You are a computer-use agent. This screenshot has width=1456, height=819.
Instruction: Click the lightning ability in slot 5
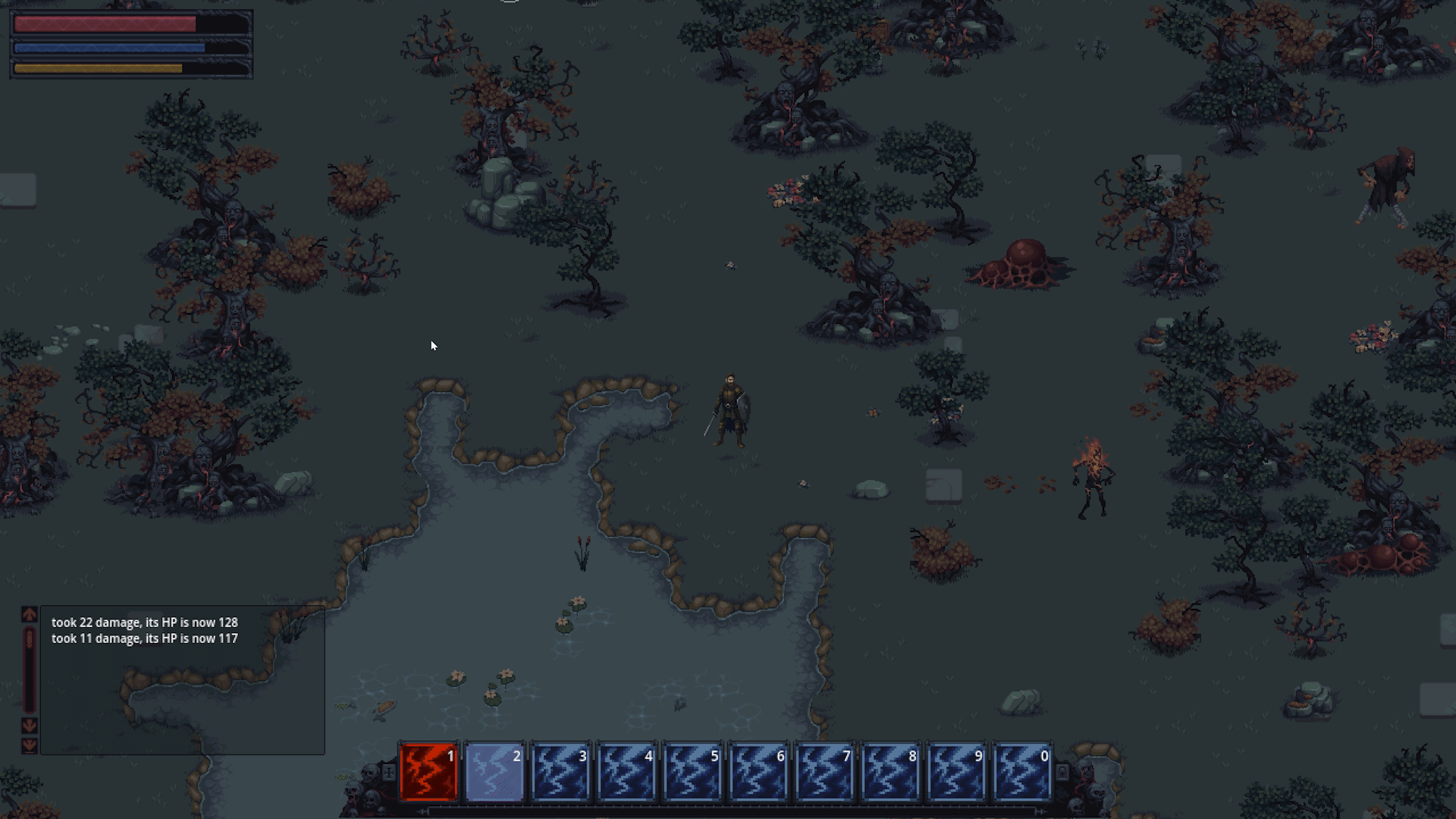tap(692, 772)
